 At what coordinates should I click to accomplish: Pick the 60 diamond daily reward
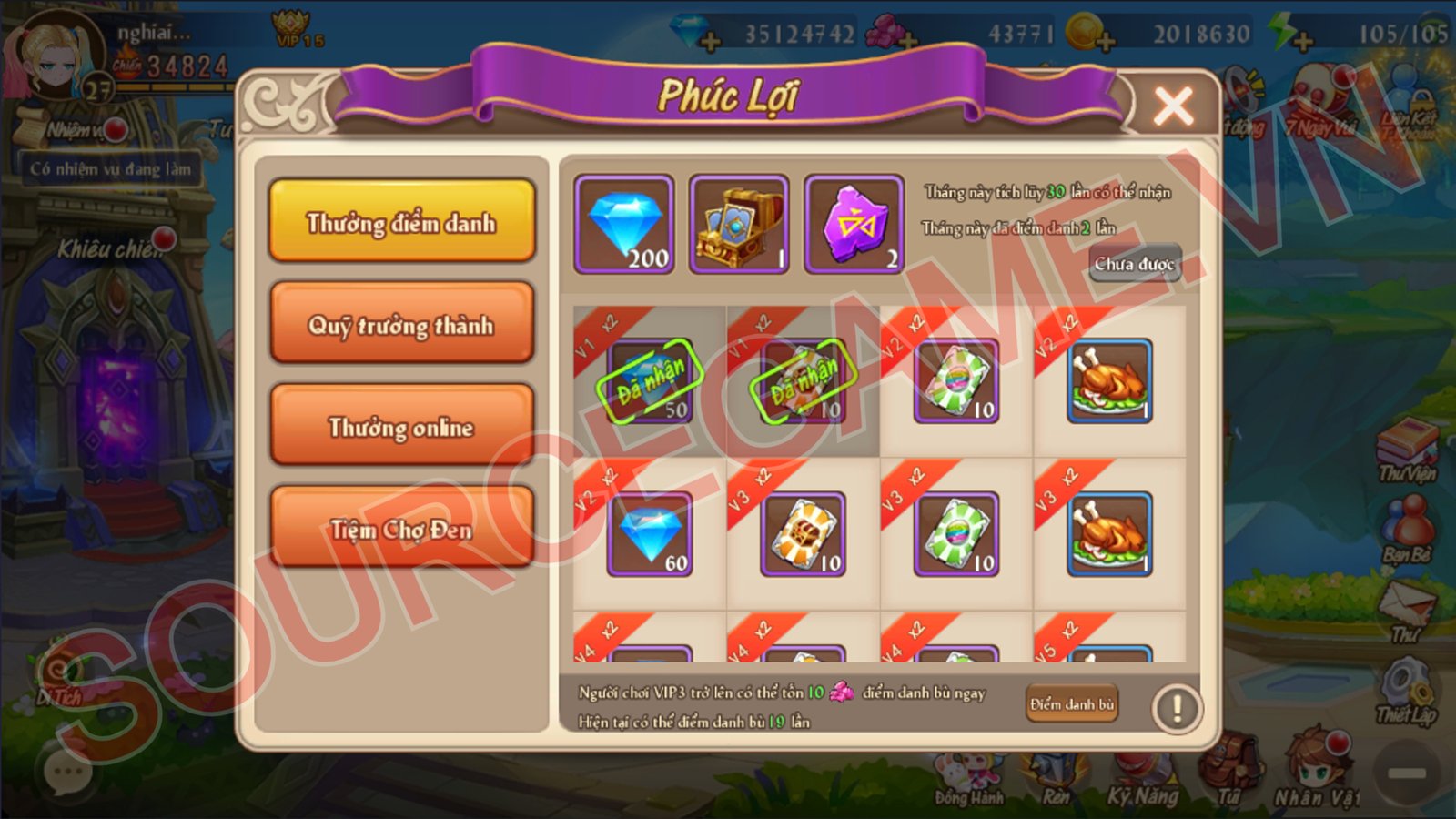tap(650, 534)
